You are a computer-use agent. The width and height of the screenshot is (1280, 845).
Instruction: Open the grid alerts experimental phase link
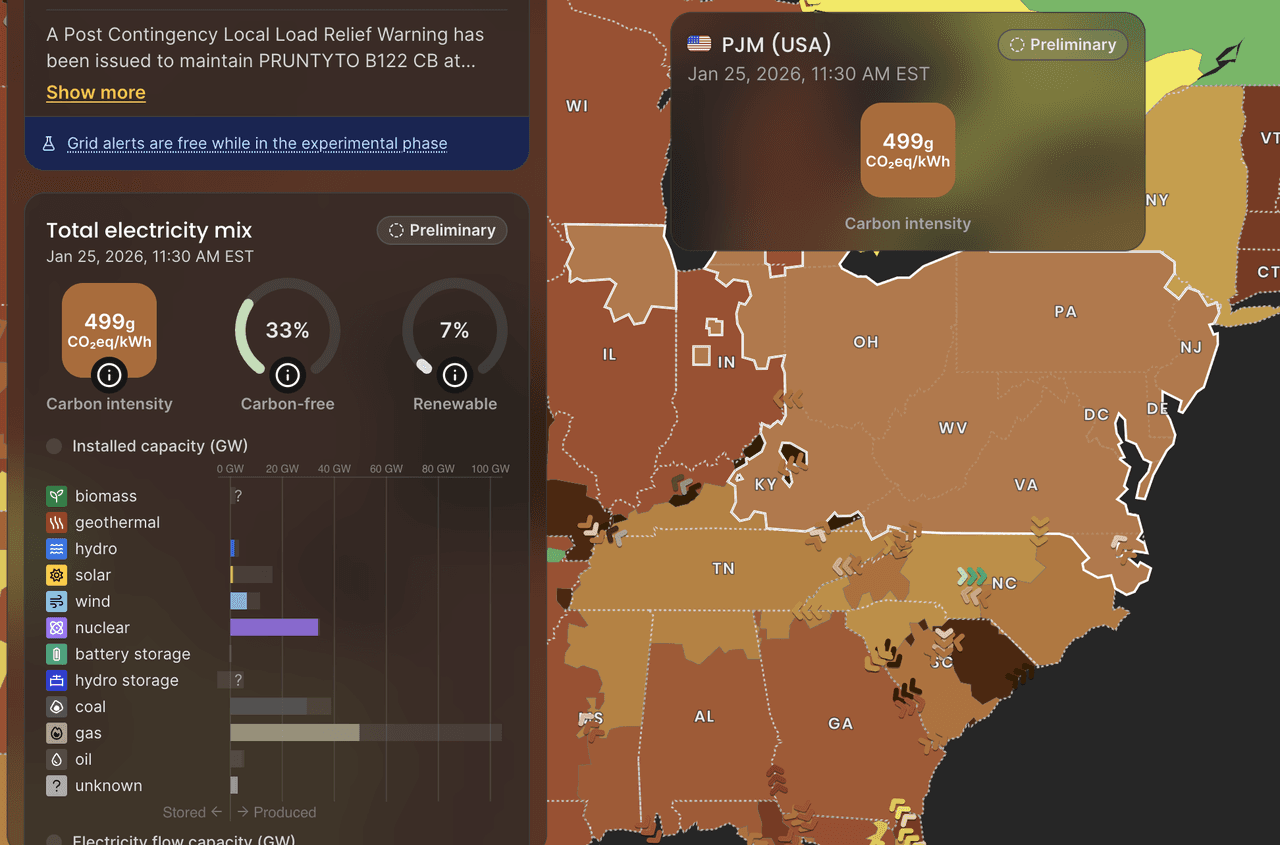[257, 143]
